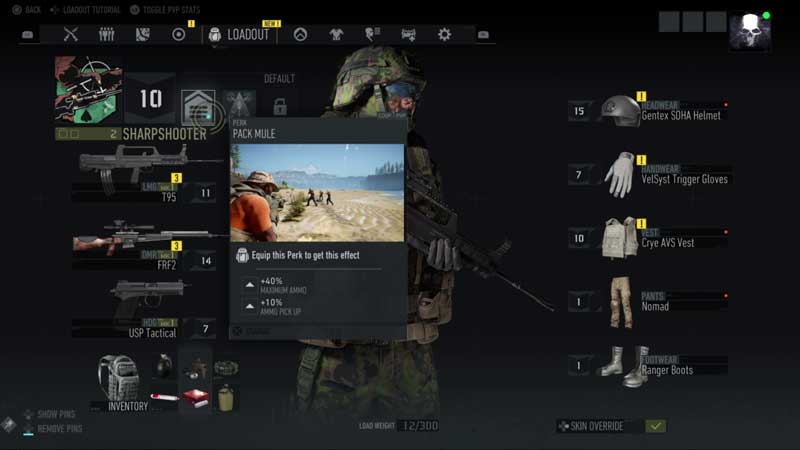
Task: Open the Loadout tab
Action: click(x=239, y=34)
